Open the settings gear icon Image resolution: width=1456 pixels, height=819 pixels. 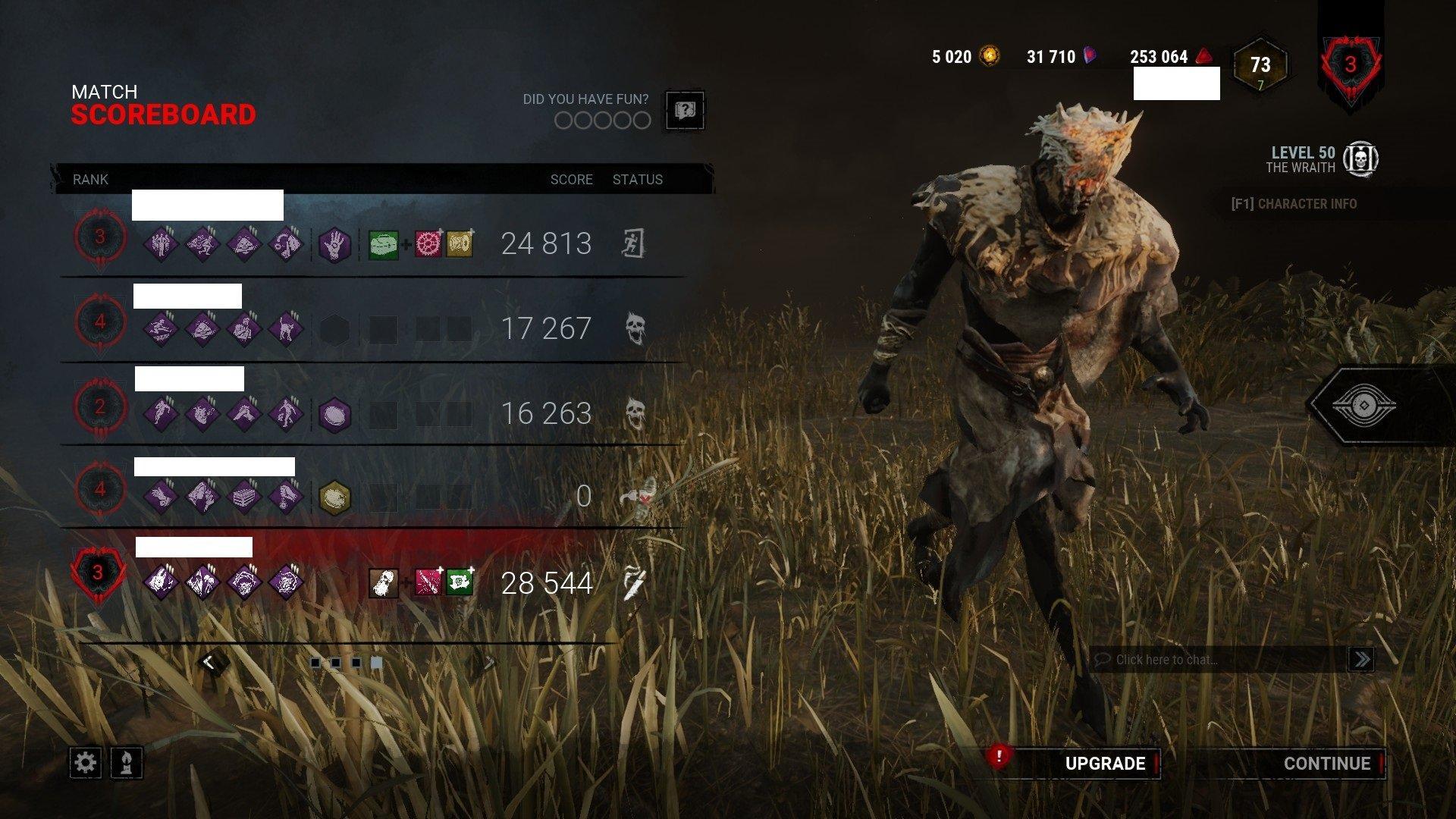[86, 764]
